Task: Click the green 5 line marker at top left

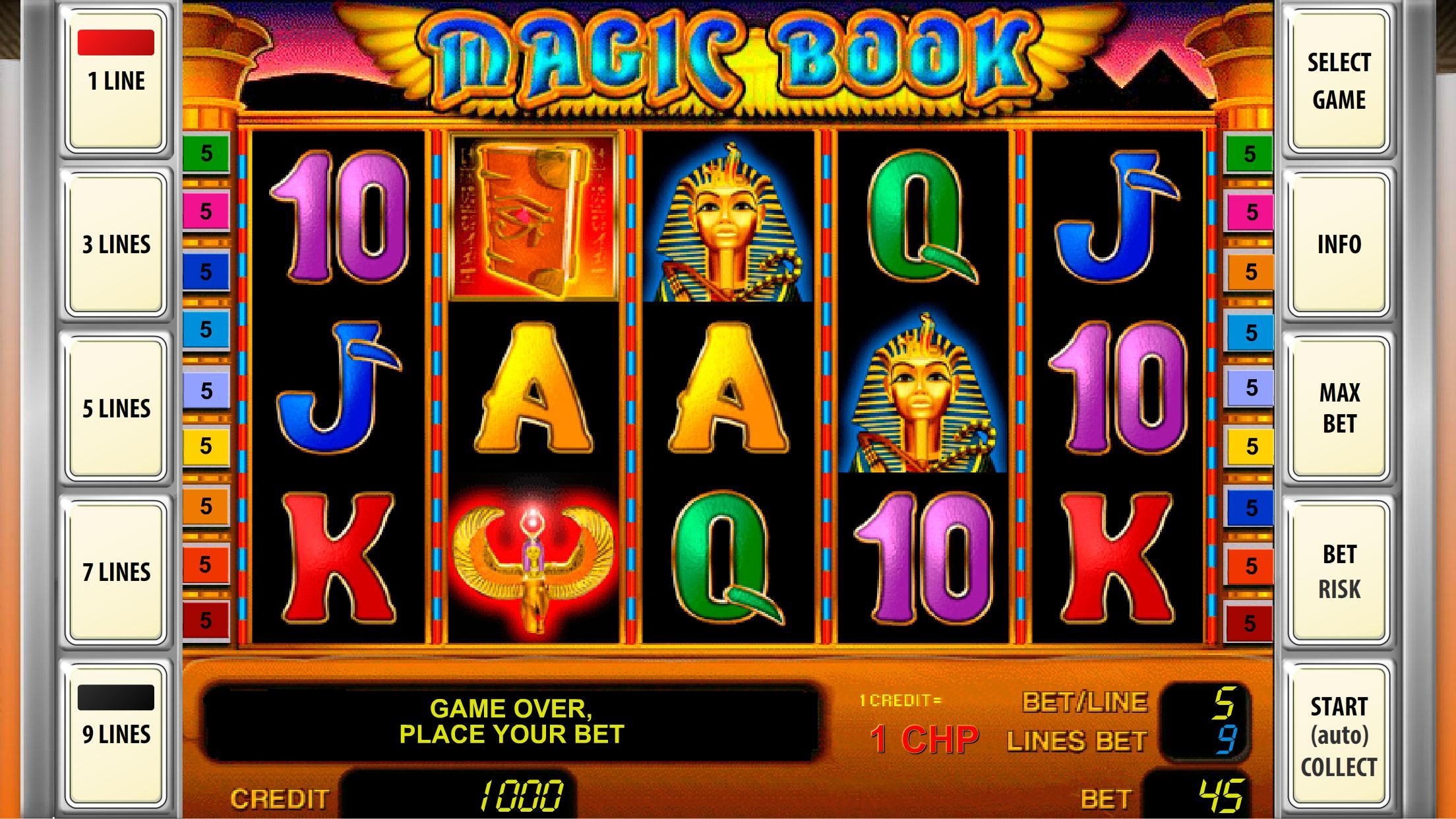Action: (x=205, y=153)
